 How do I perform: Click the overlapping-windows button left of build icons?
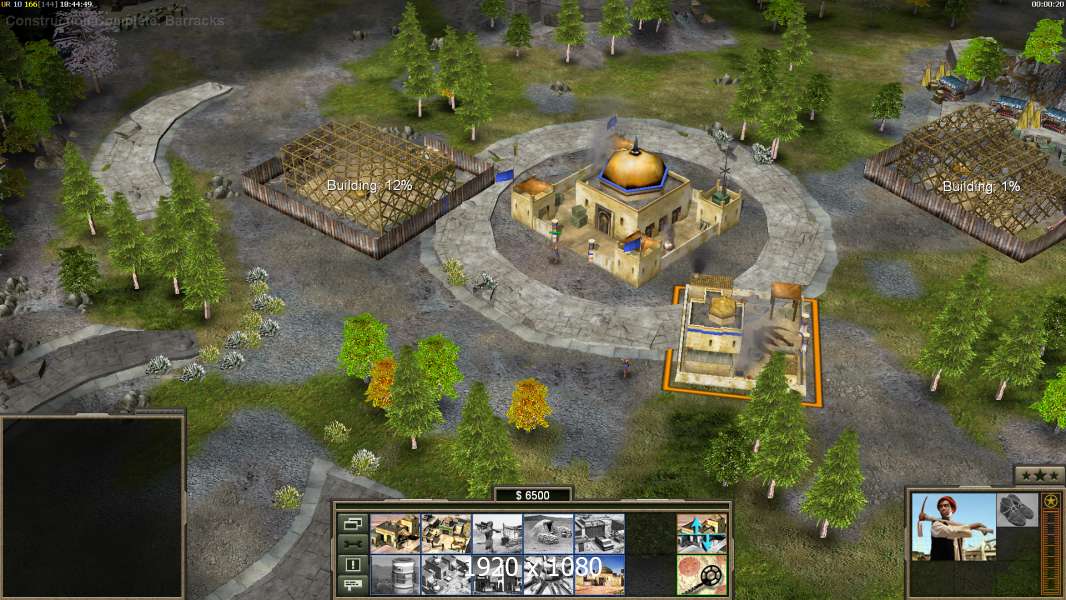pyautogui.click(x=351, y=523)
